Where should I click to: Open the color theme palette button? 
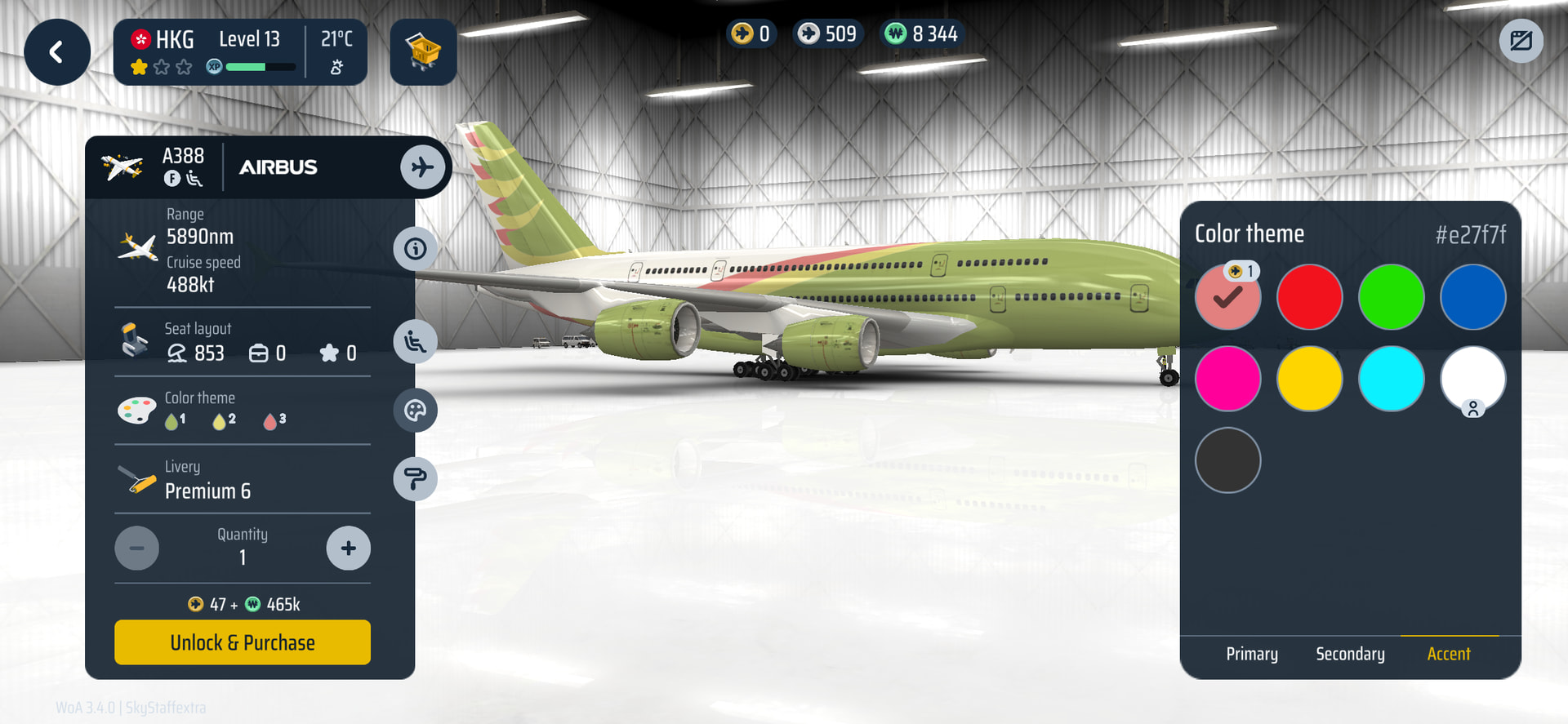pyautogui.click(x=415, y=410)
